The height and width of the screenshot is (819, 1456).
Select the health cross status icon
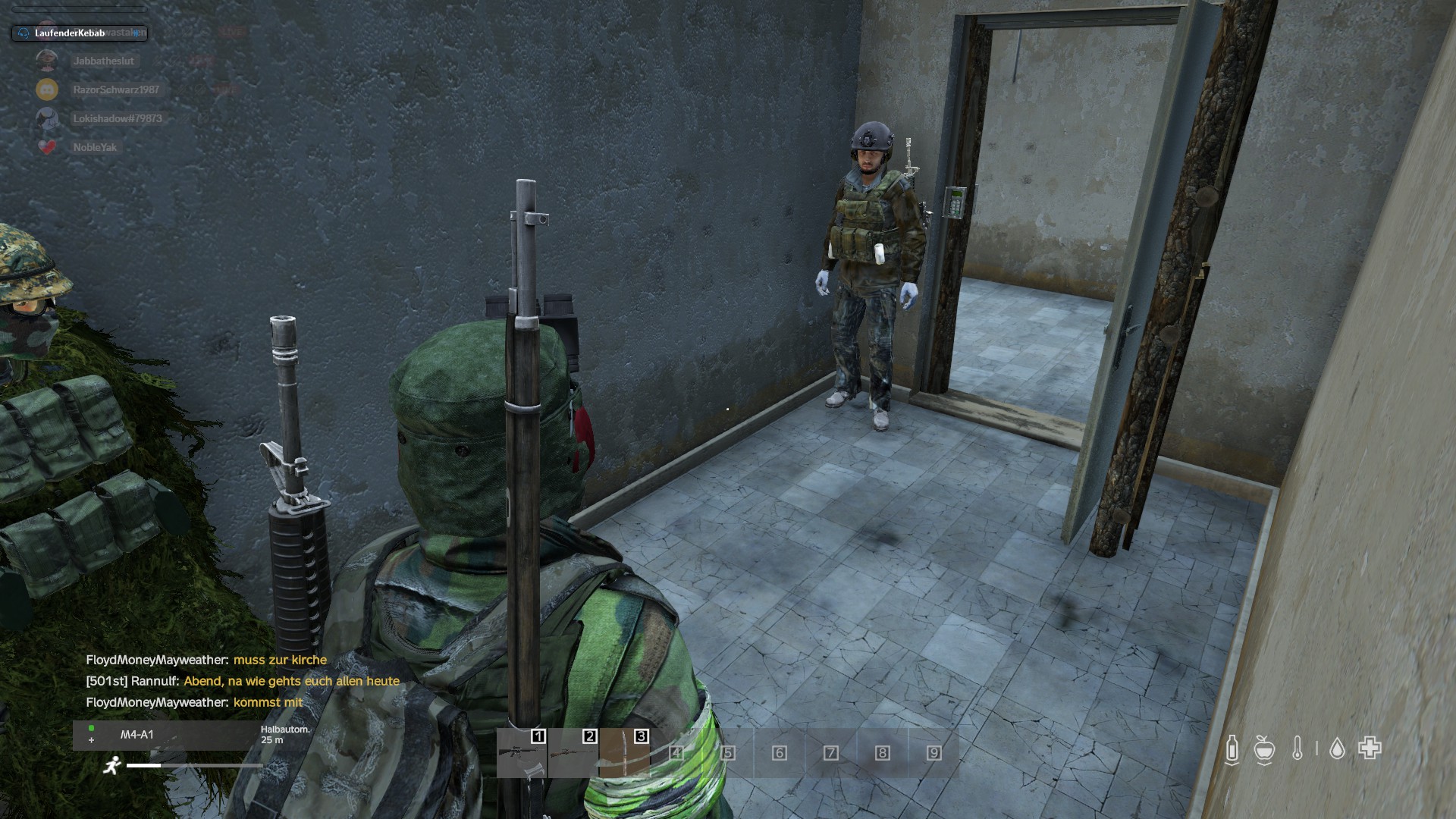[x=1370, y=748]
